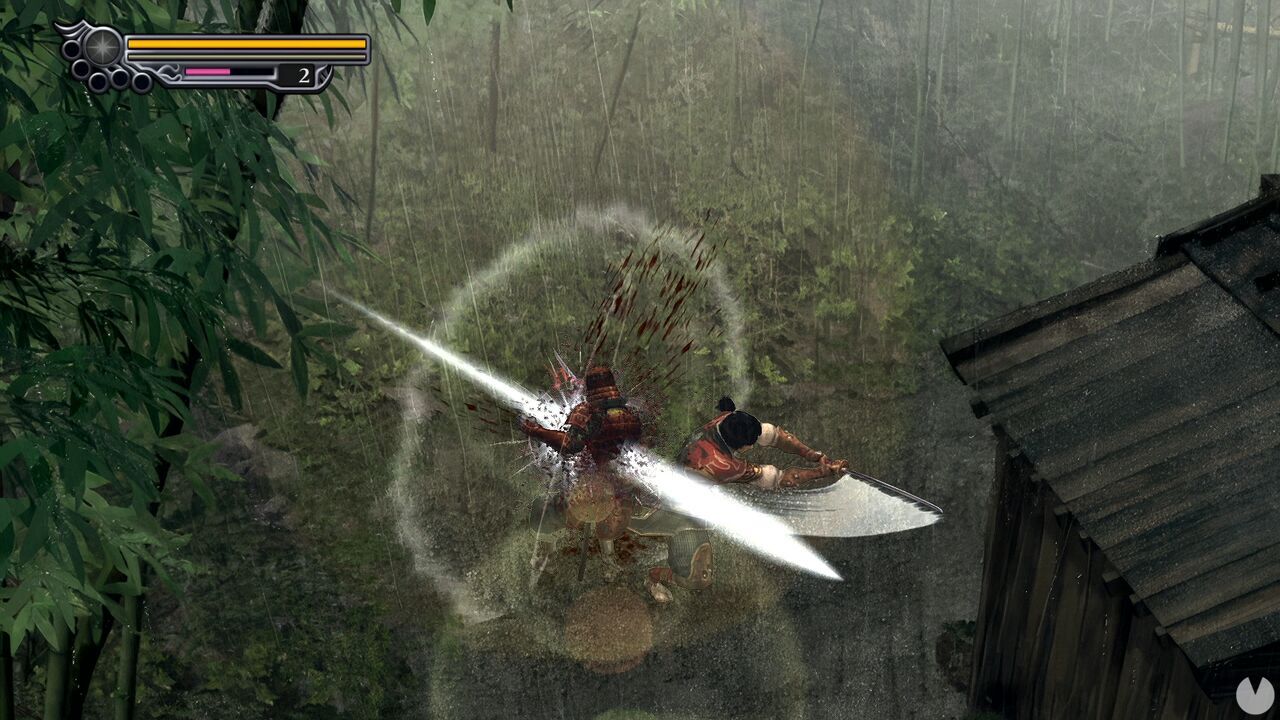Screen dimensions: 1280x720
Task: Open the ornate scrollwork connector between the gauges
Action: pyautogui.click(x=168, y=71)
